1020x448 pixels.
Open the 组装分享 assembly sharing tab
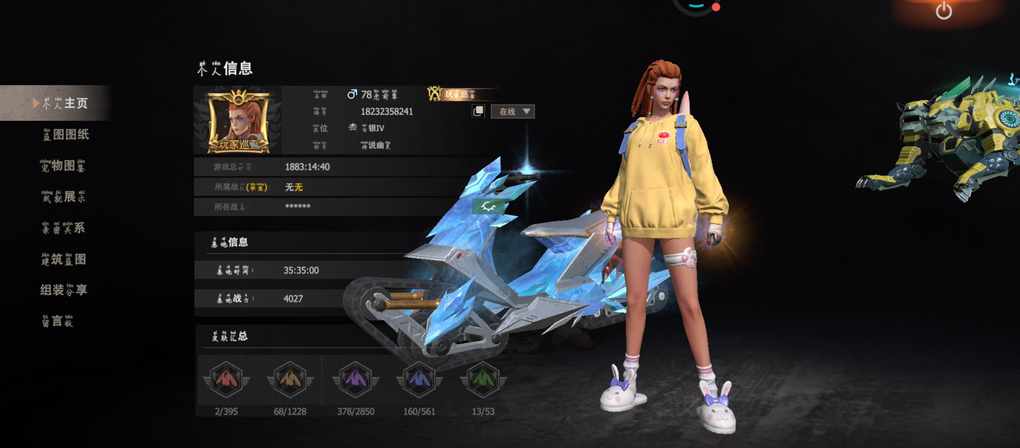click(x=62, y=290)
